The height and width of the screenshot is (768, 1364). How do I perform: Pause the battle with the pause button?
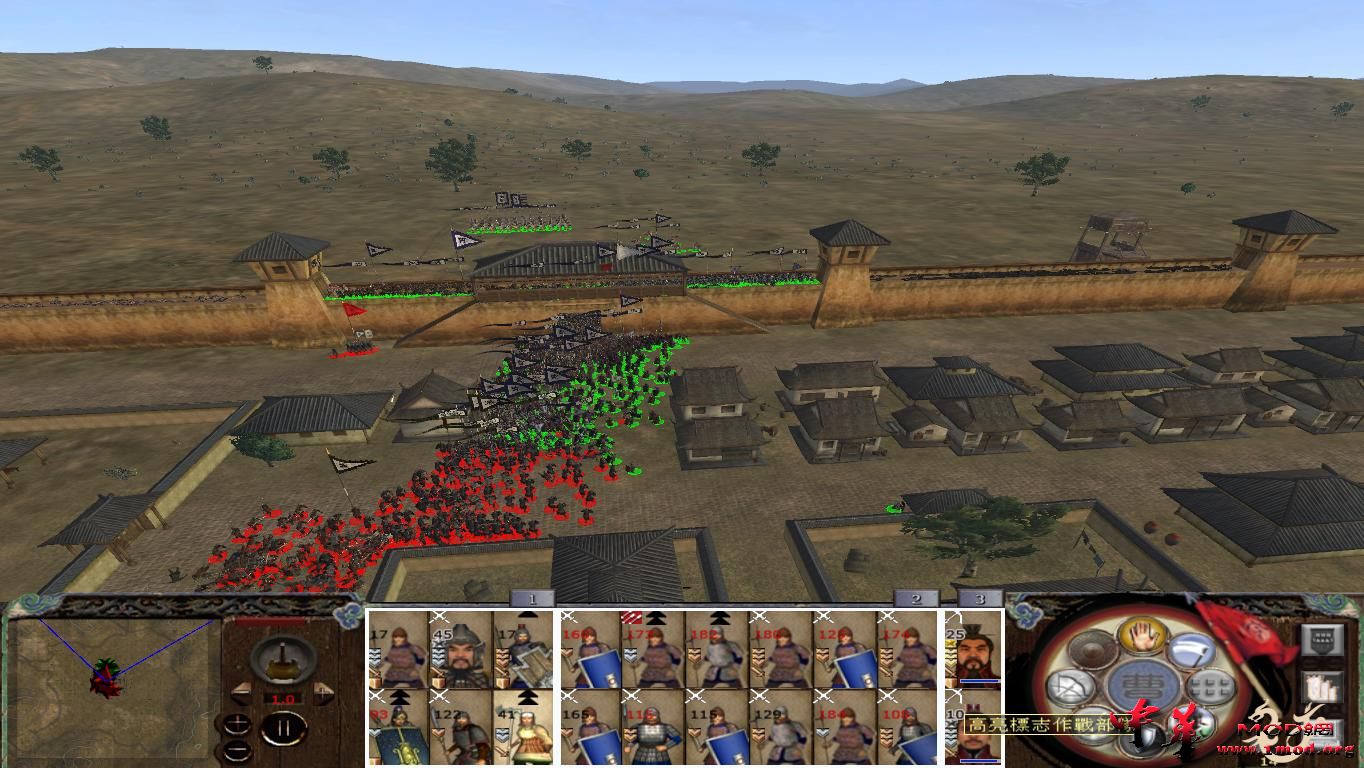click(x=286, y=727)
